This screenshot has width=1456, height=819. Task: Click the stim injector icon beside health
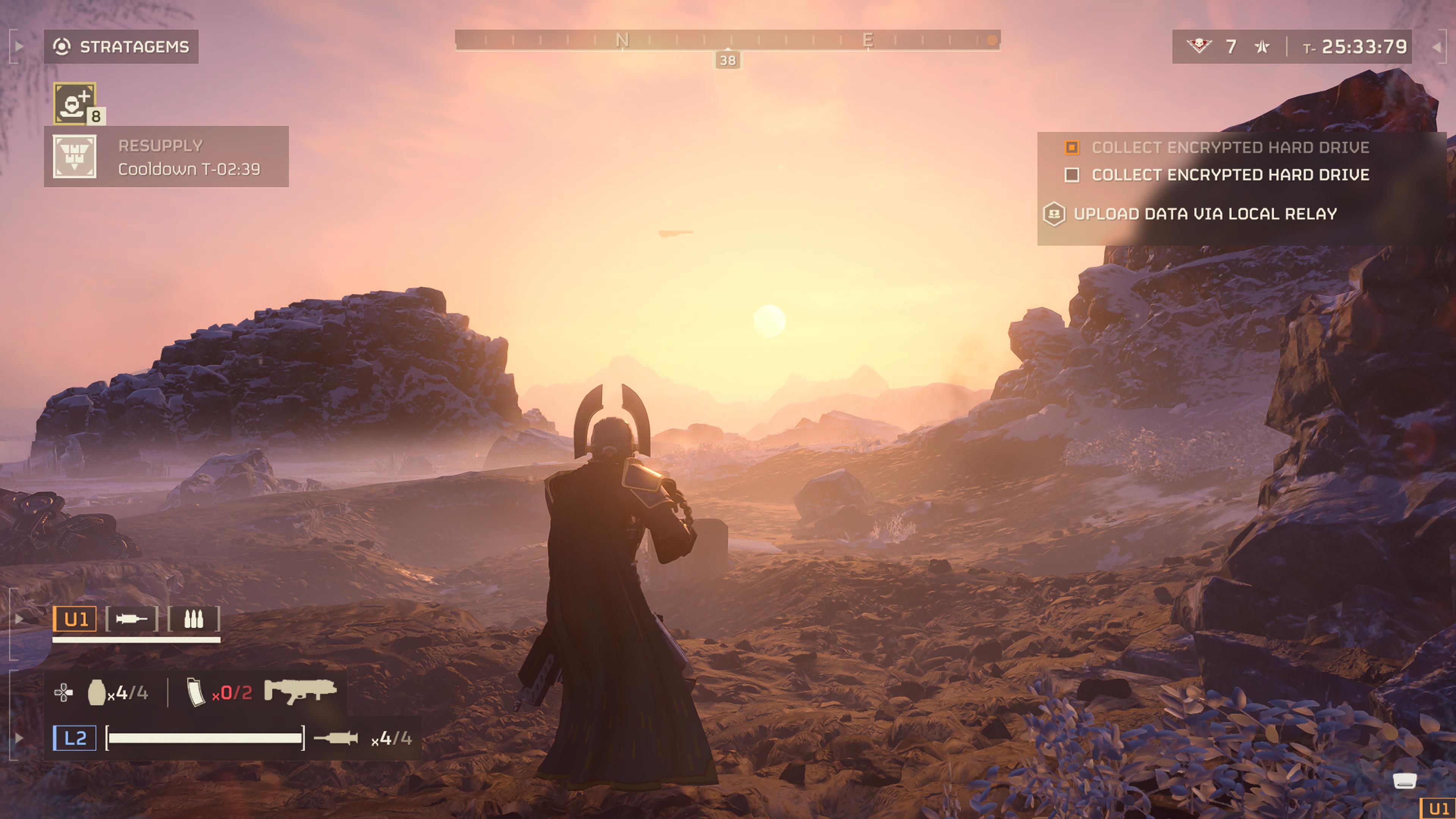pyautogui.click(x=336, y=738)
